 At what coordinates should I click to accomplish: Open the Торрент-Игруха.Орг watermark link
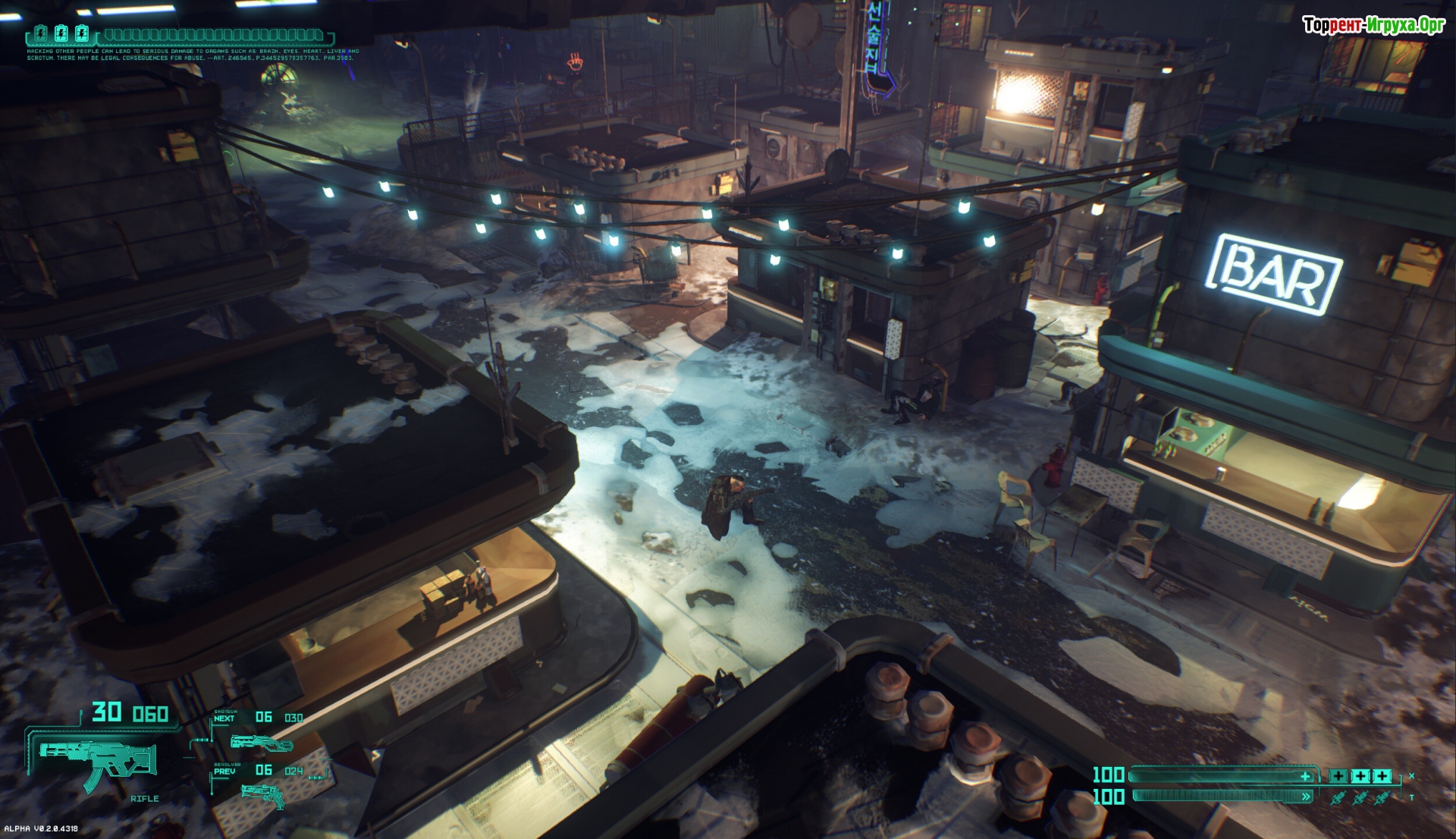[x=1373, y=25]
